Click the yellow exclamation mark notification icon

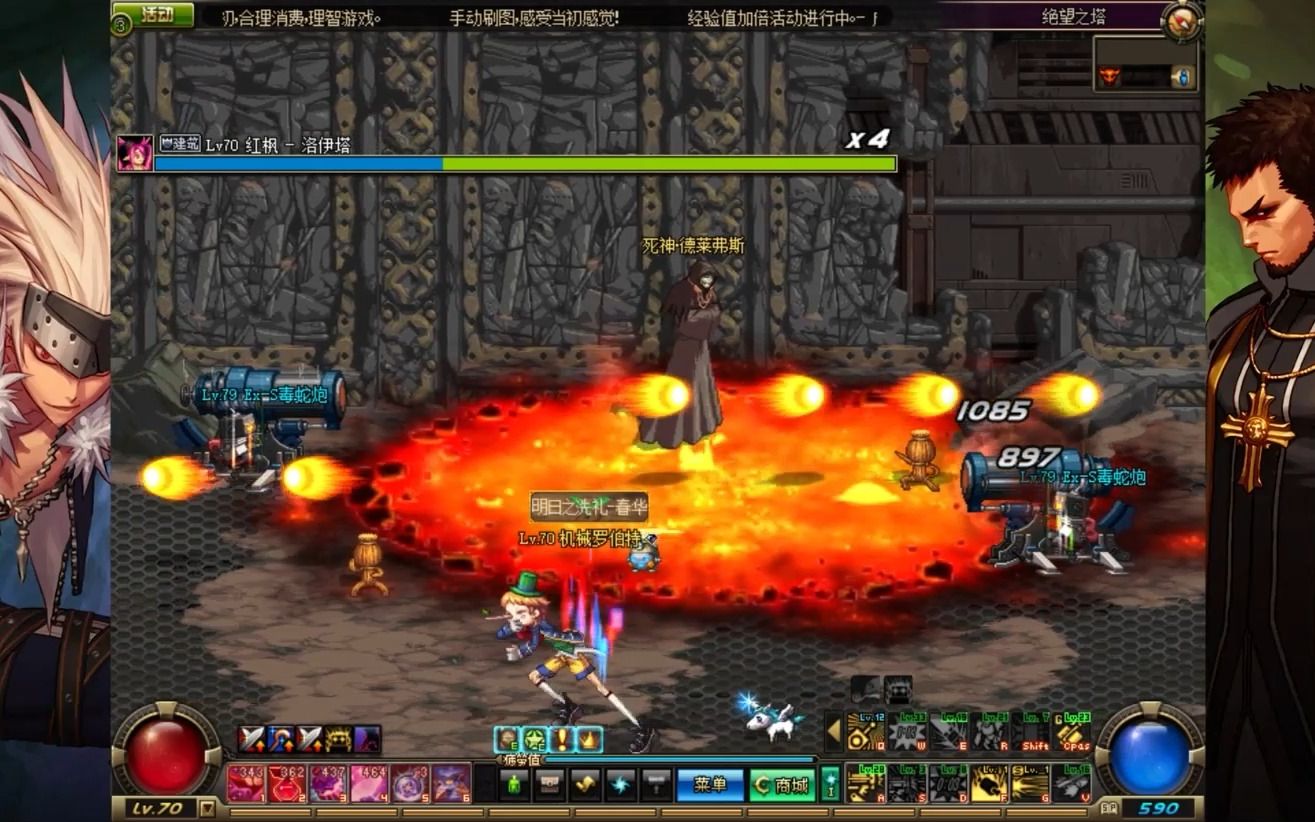pos(562,740)
